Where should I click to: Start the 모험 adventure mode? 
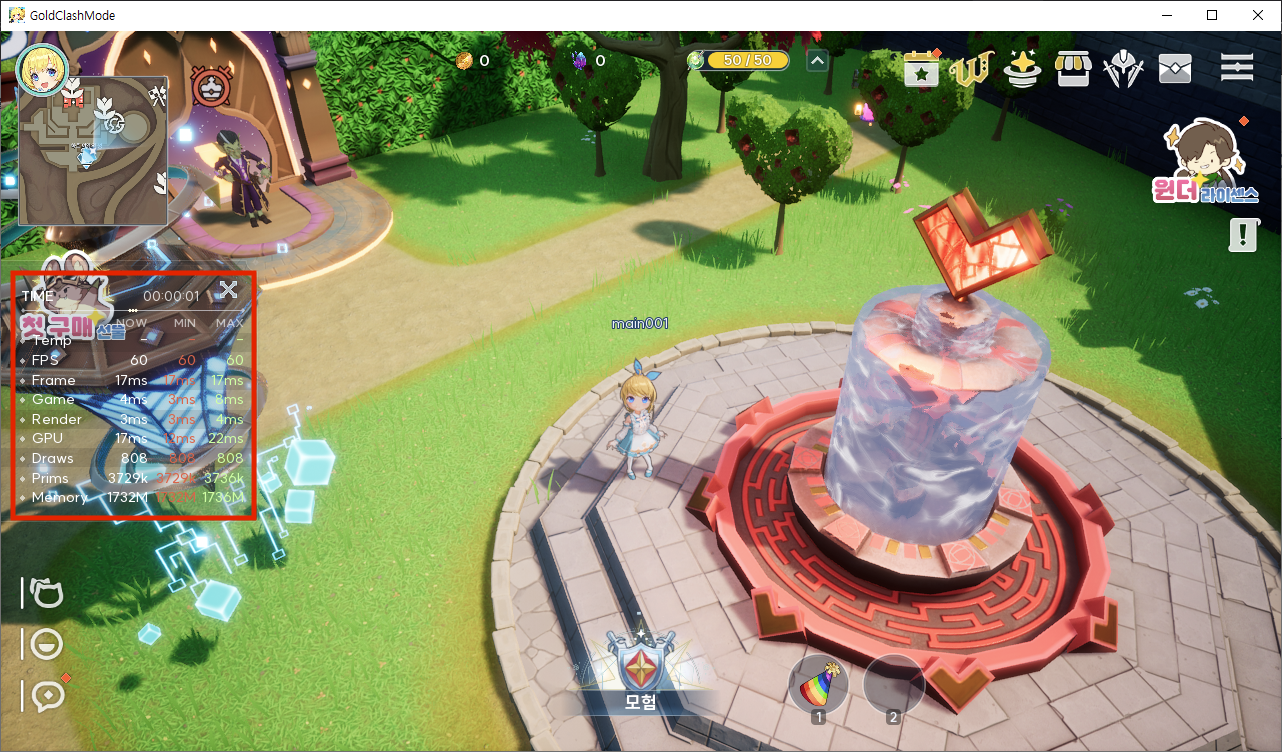(x=640, y=672)
